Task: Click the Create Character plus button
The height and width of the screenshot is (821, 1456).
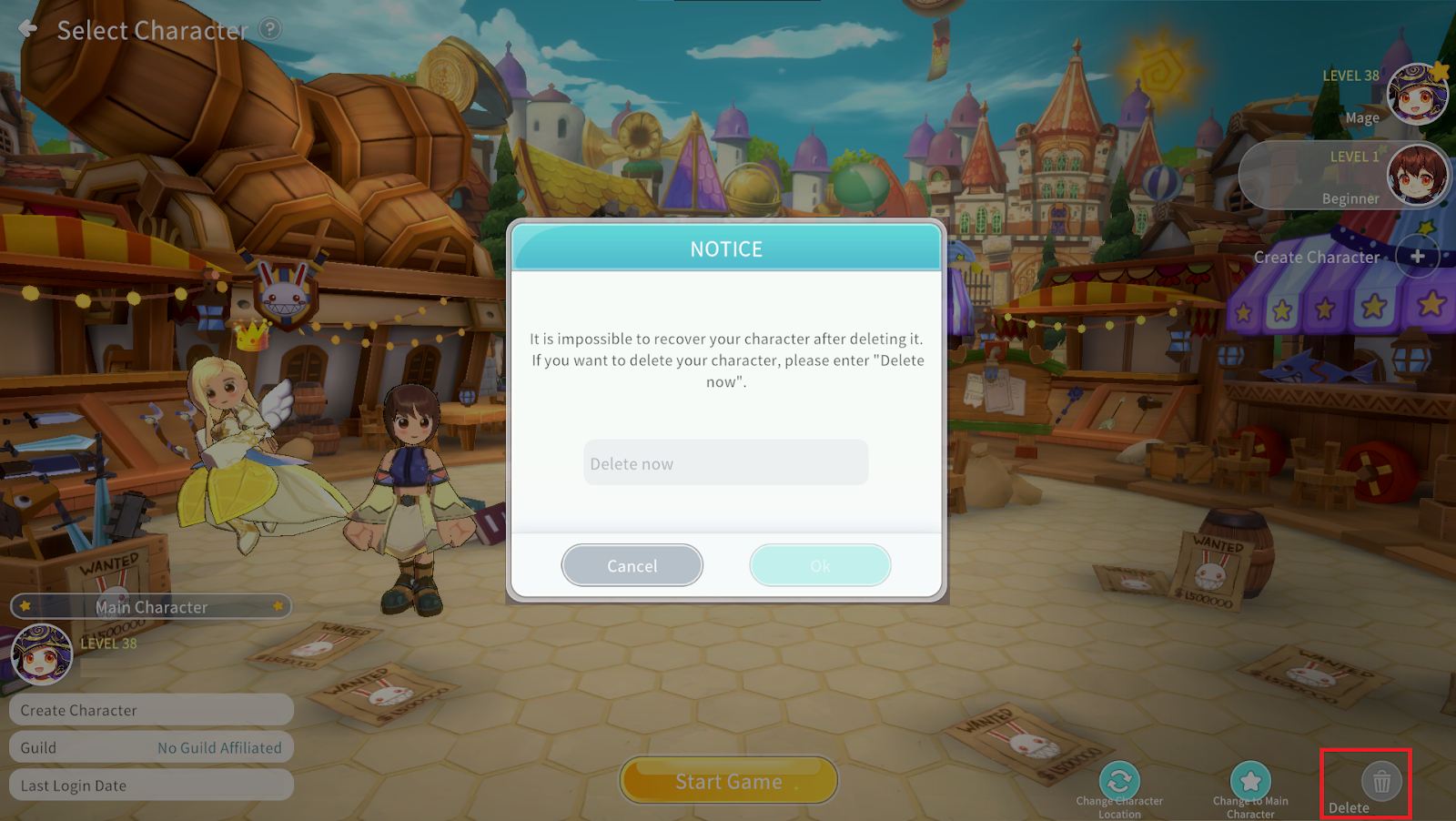Action: click(x=1417, y=257)
